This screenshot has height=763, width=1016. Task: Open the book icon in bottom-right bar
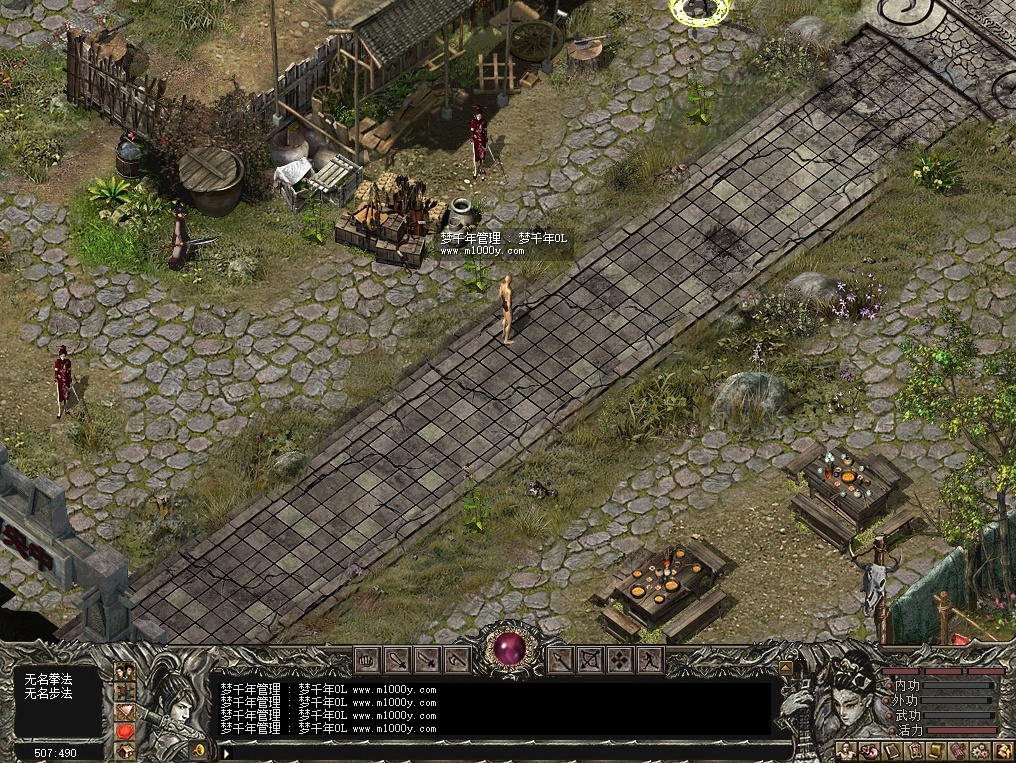click(890, 751)
